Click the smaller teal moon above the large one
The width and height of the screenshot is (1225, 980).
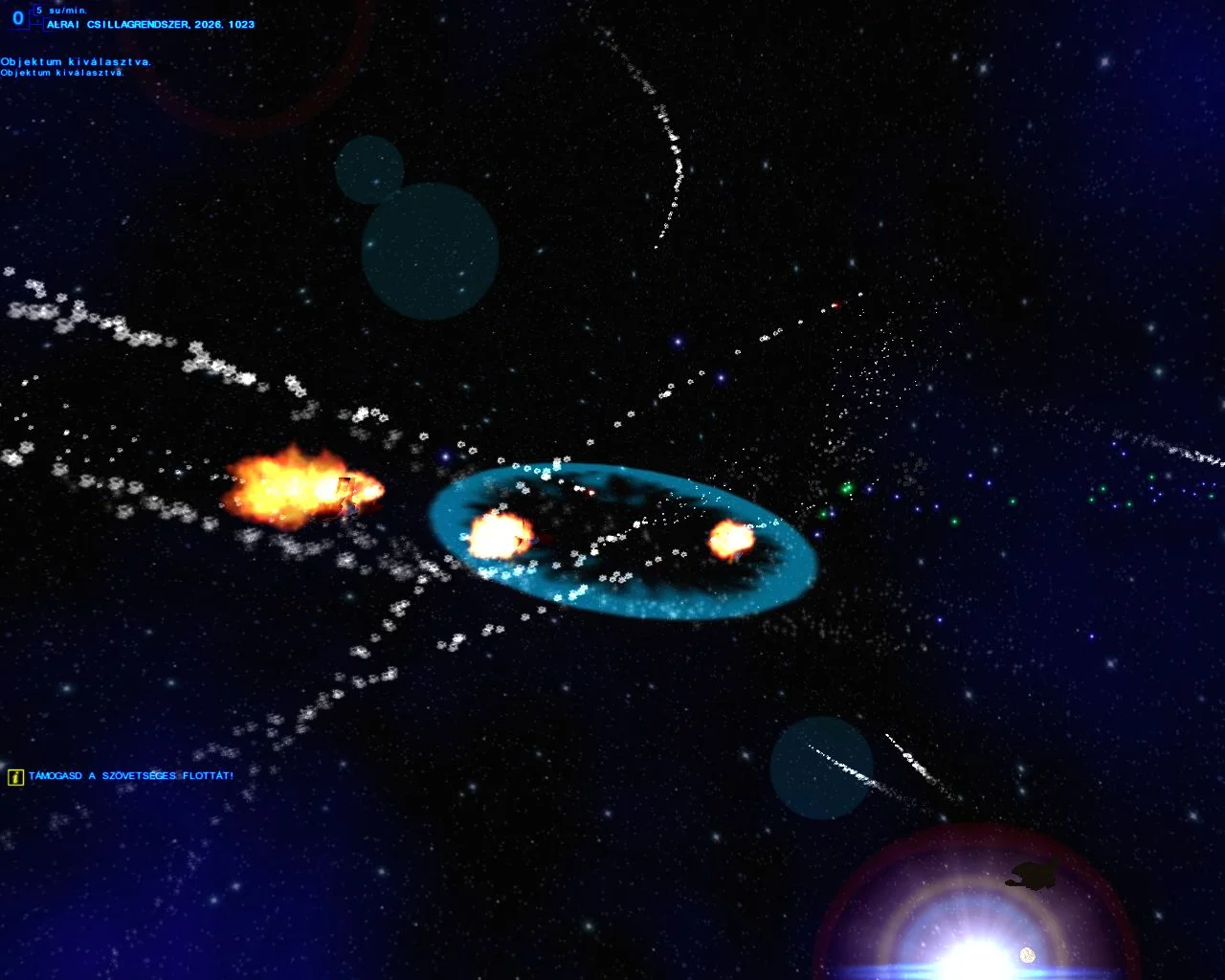click(371, 170)
